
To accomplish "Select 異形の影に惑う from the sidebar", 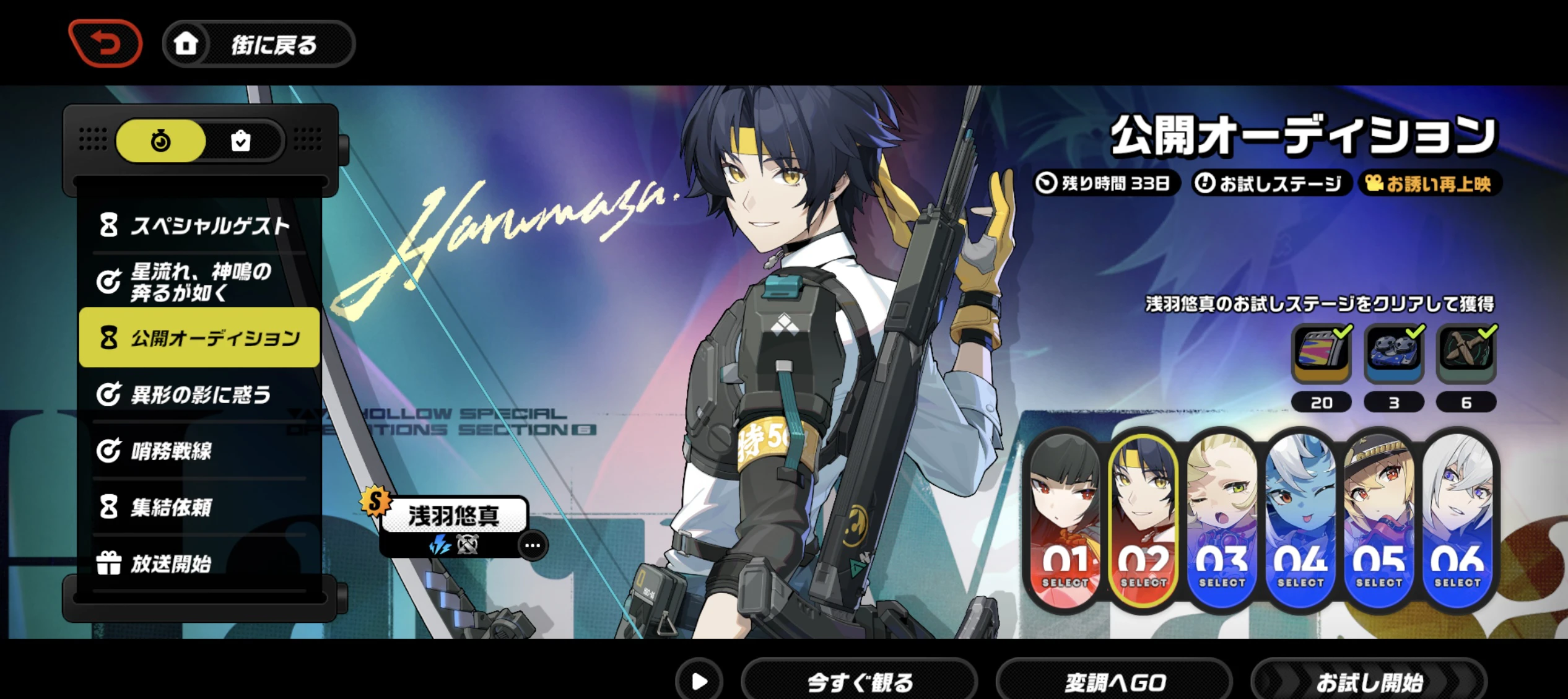I will coord(199,394).
